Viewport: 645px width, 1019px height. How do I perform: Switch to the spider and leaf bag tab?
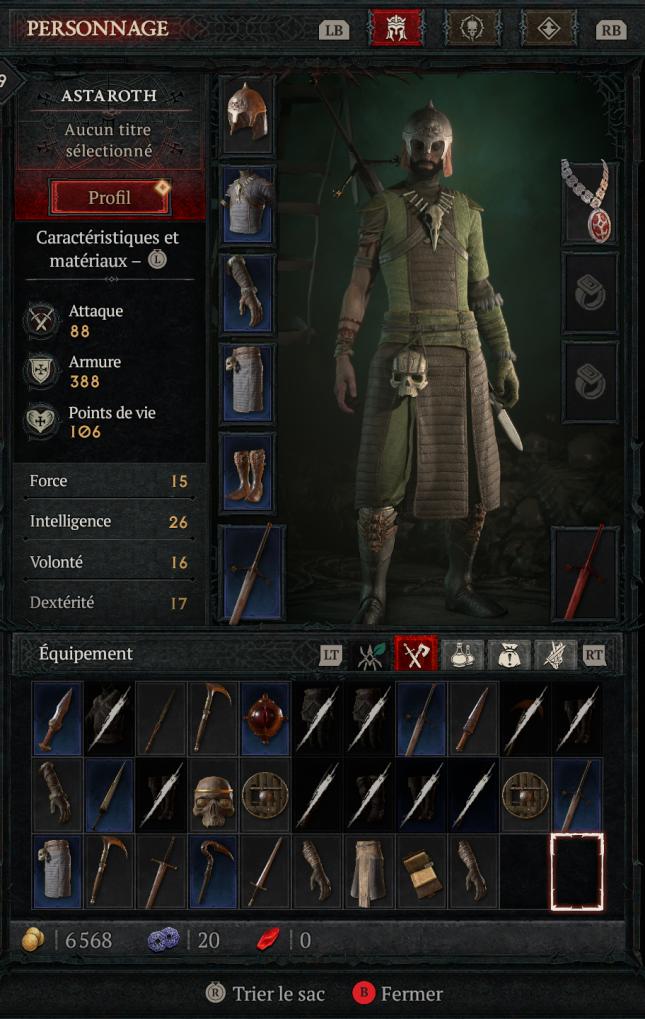click(x=371, y=654)
